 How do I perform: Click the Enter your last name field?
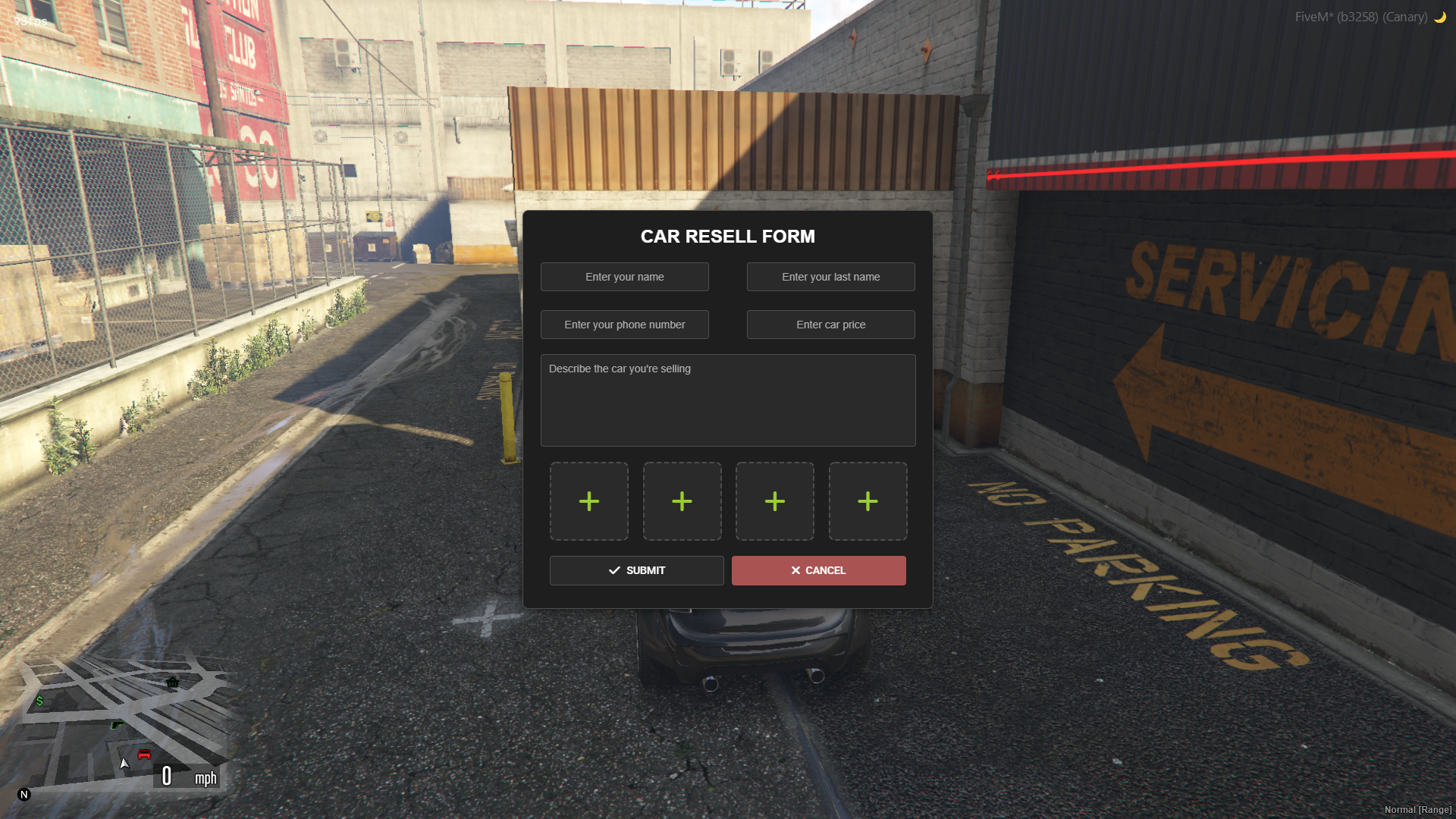tap(830, 277)
